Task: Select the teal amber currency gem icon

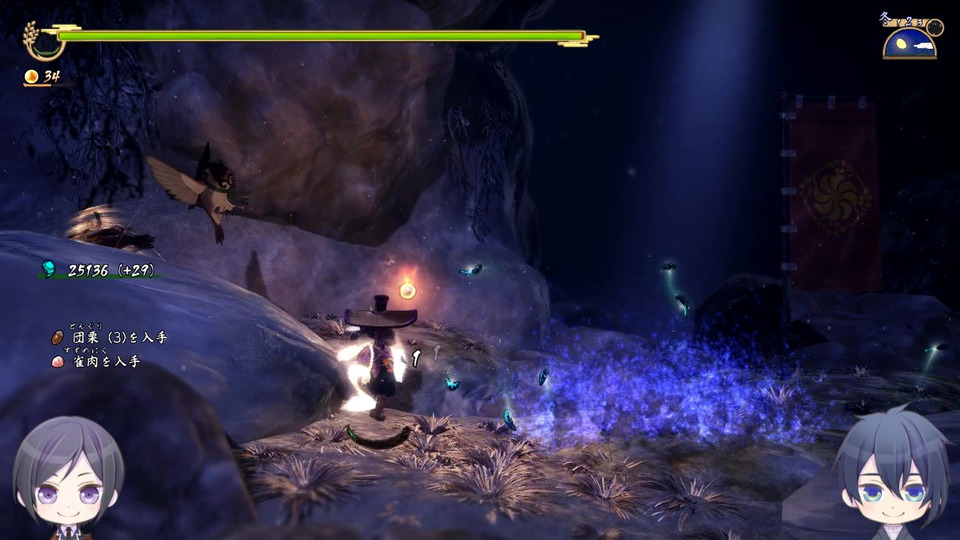Action: tap(48, 267)
